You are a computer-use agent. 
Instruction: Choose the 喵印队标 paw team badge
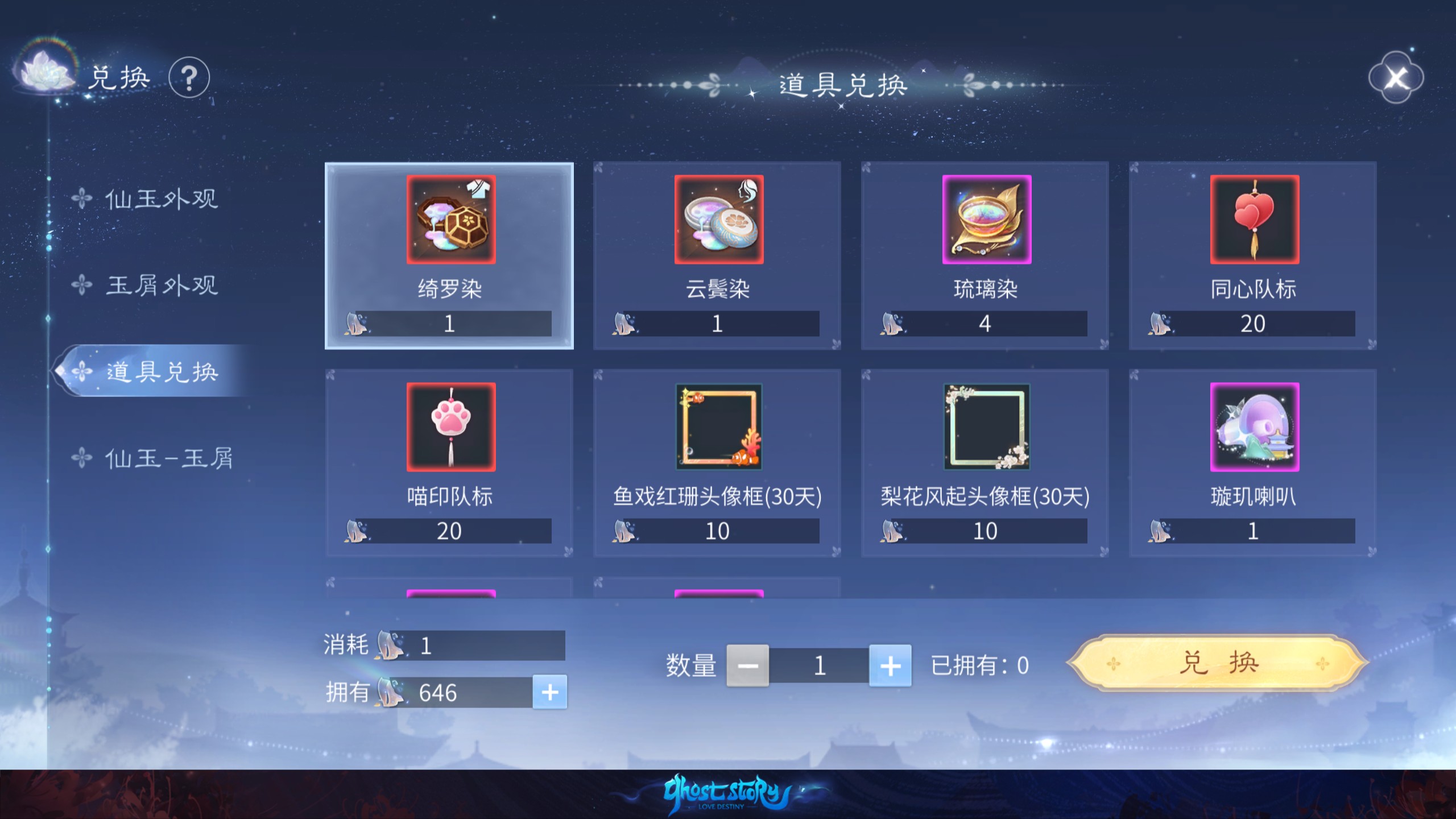(449, 463)
